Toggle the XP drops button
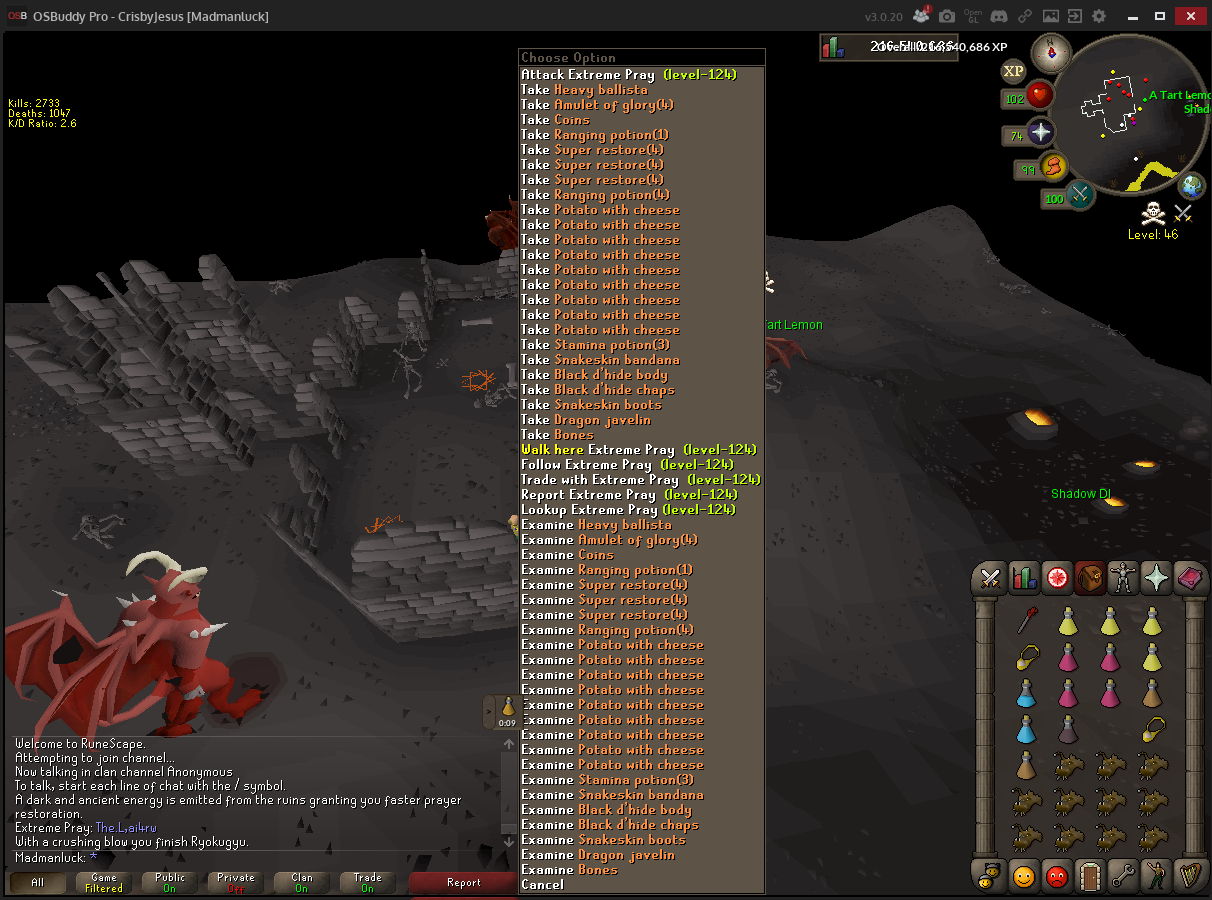The height and width of the screenshot is (900, 1212). point(1013,71)
